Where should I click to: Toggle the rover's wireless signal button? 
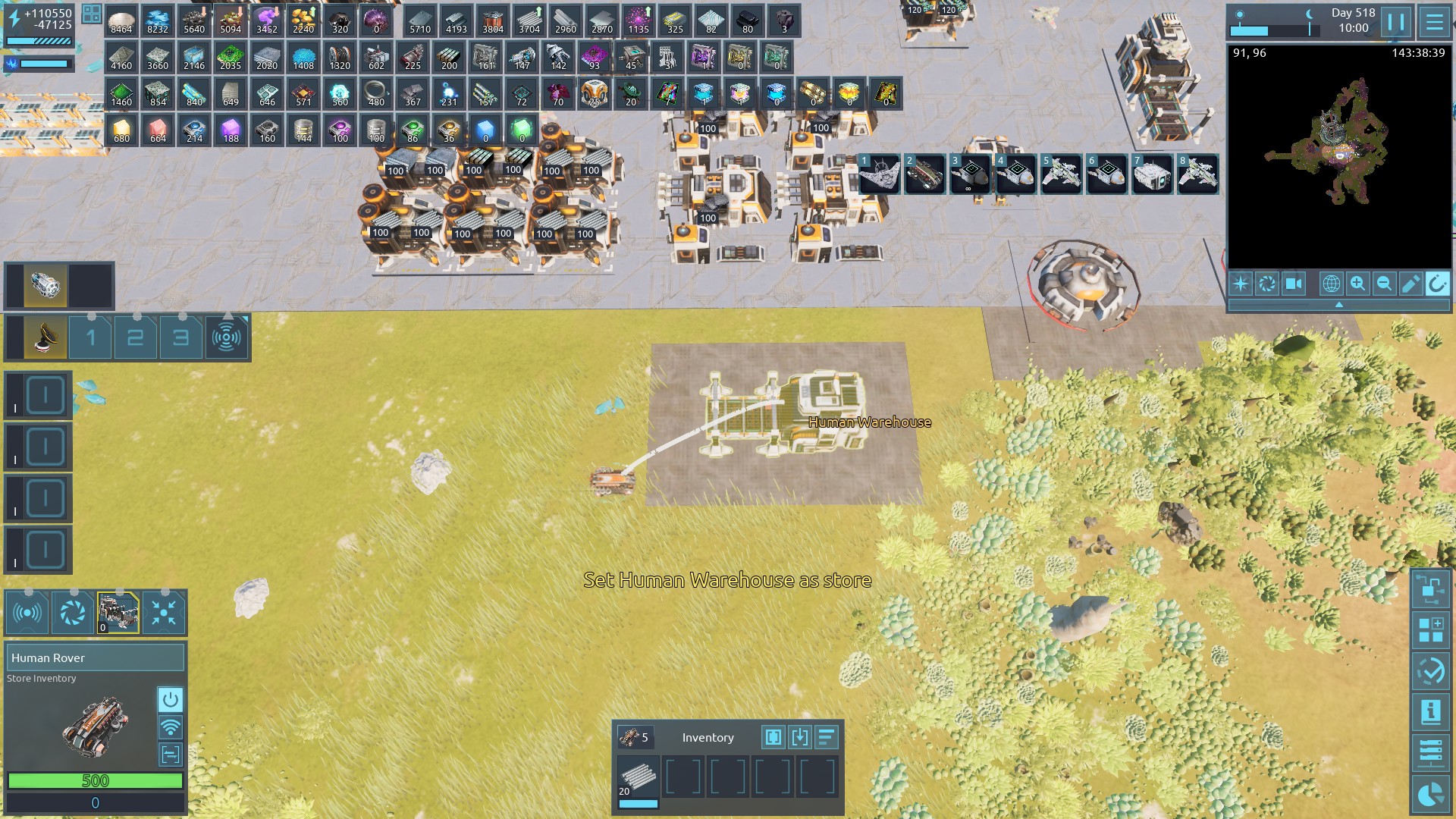coord(170,727)
